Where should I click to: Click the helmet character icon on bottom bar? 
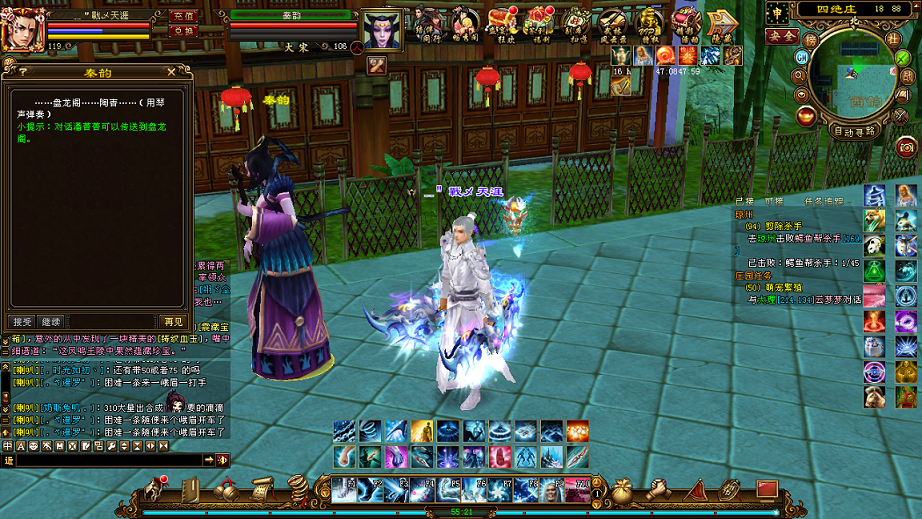[155, 489]
